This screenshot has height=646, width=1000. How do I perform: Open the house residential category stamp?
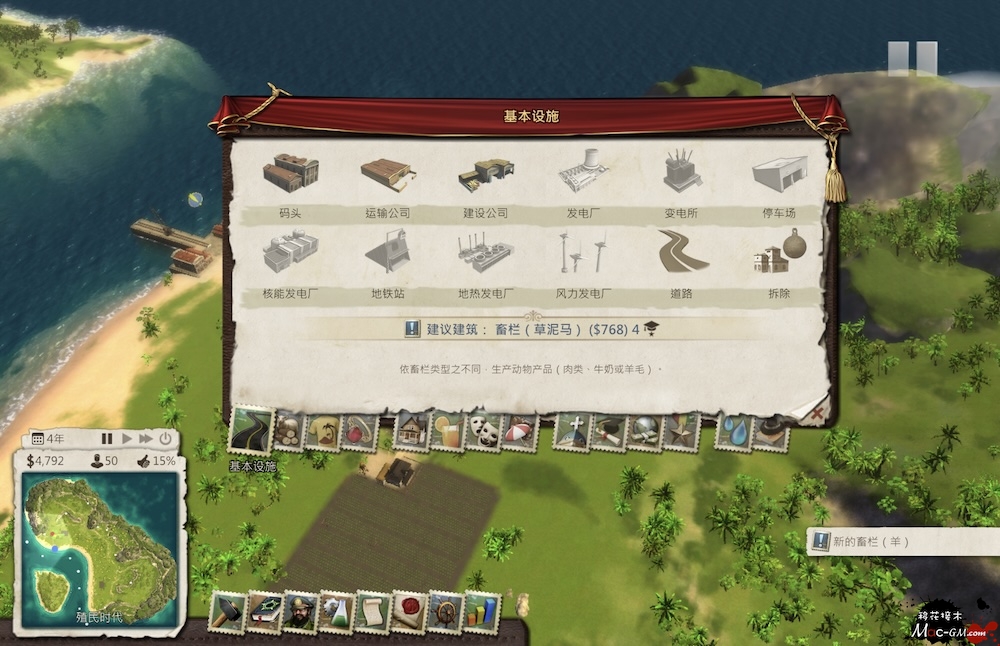[x=410, y=431]
